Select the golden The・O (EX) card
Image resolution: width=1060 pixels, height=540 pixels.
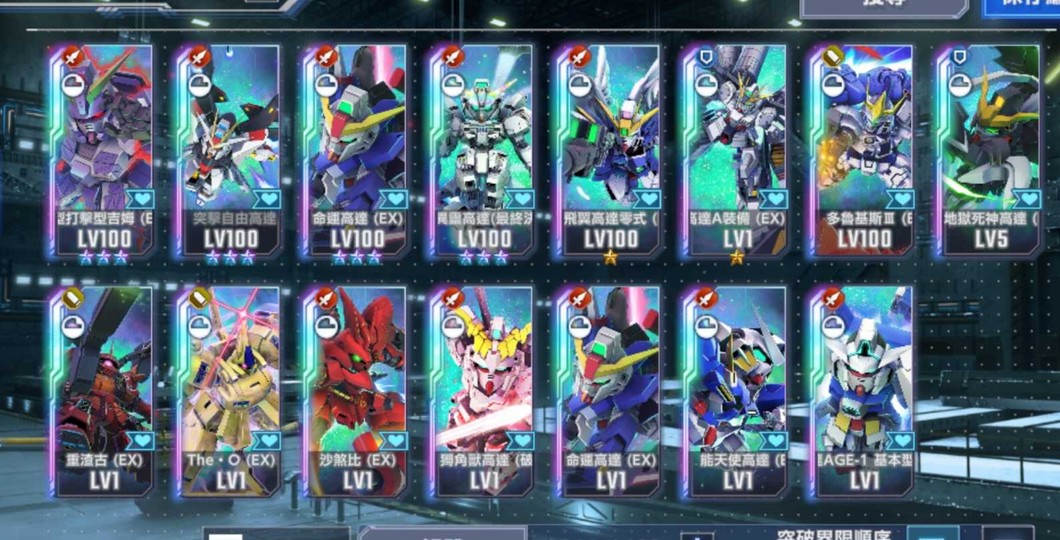tap(228, 390)
